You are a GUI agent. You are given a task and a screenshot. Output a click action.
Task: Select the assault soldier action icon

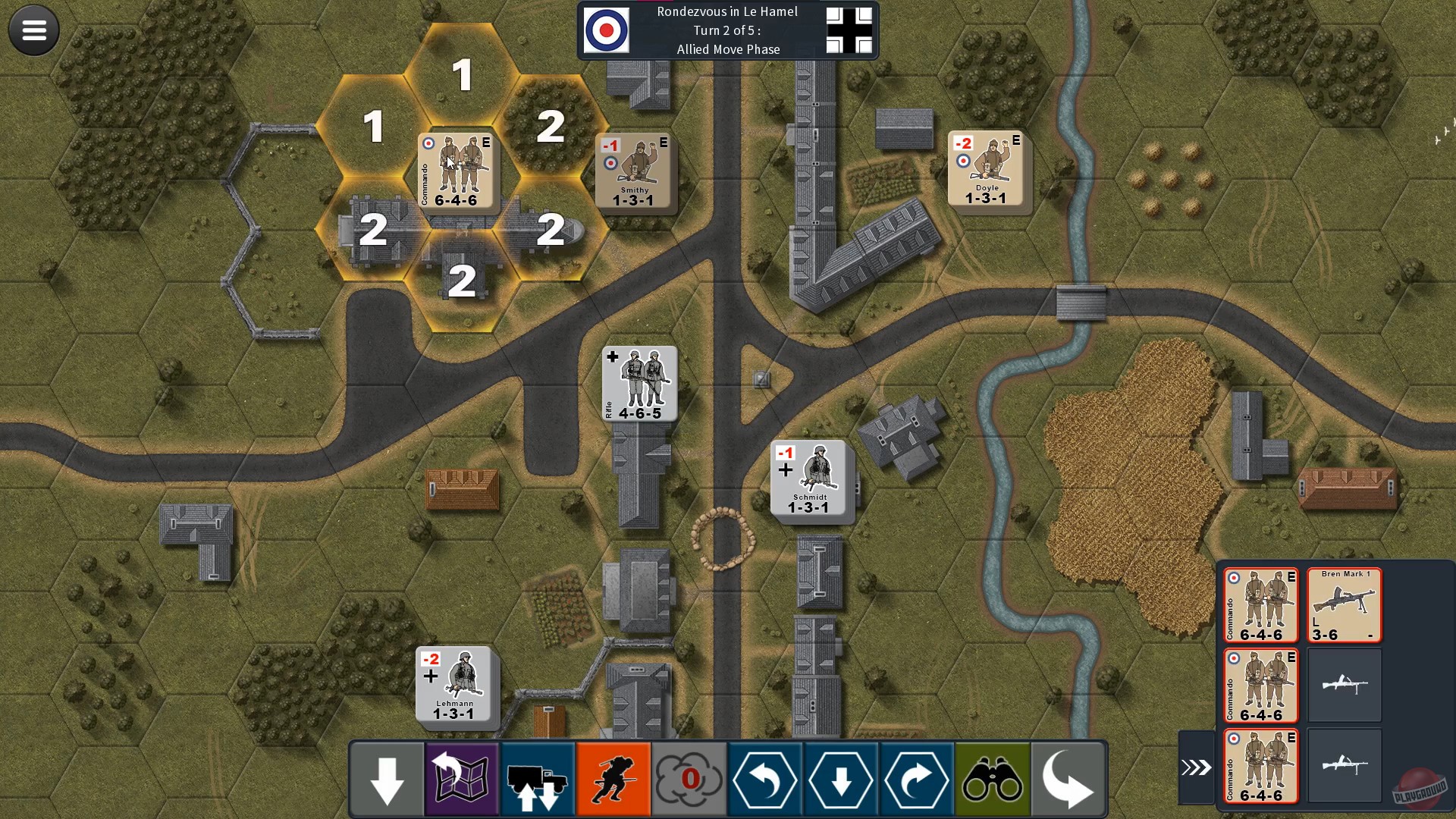613,778
